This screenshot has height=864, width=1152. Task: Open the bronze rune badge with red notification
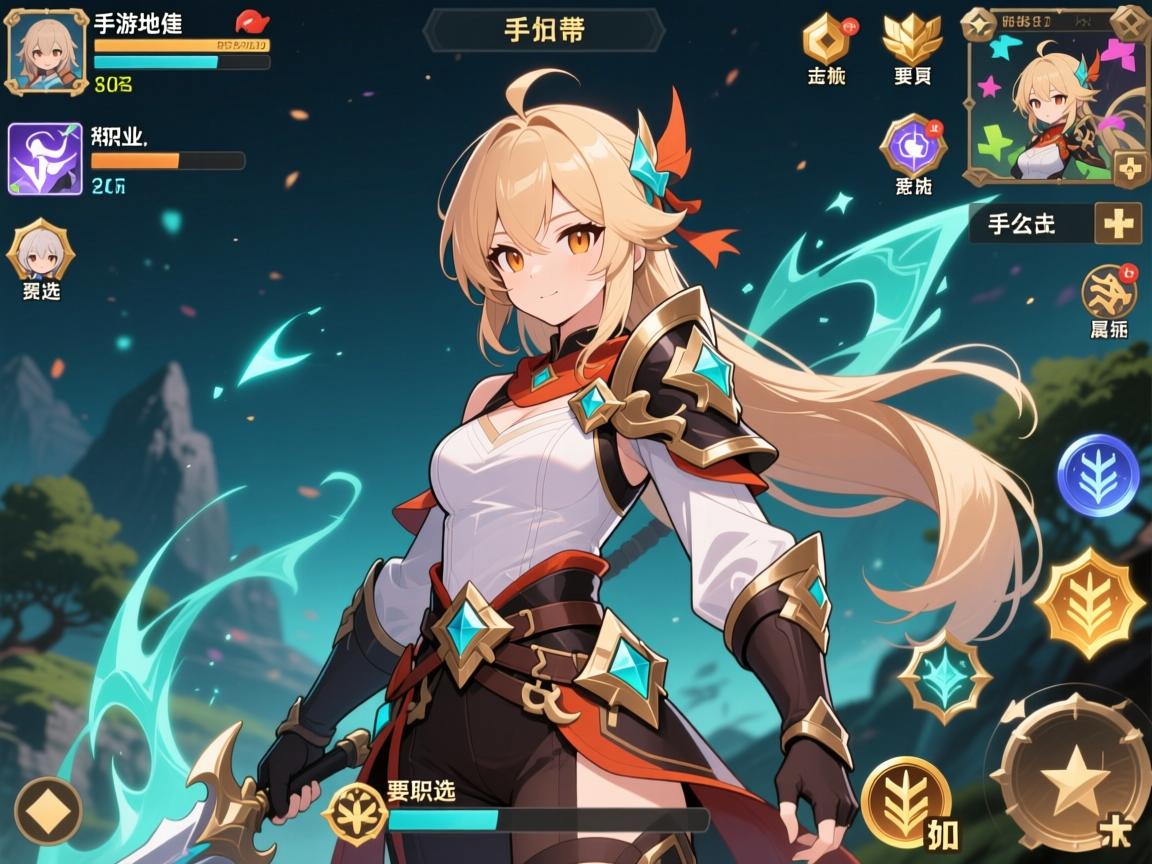(1108, 292)
